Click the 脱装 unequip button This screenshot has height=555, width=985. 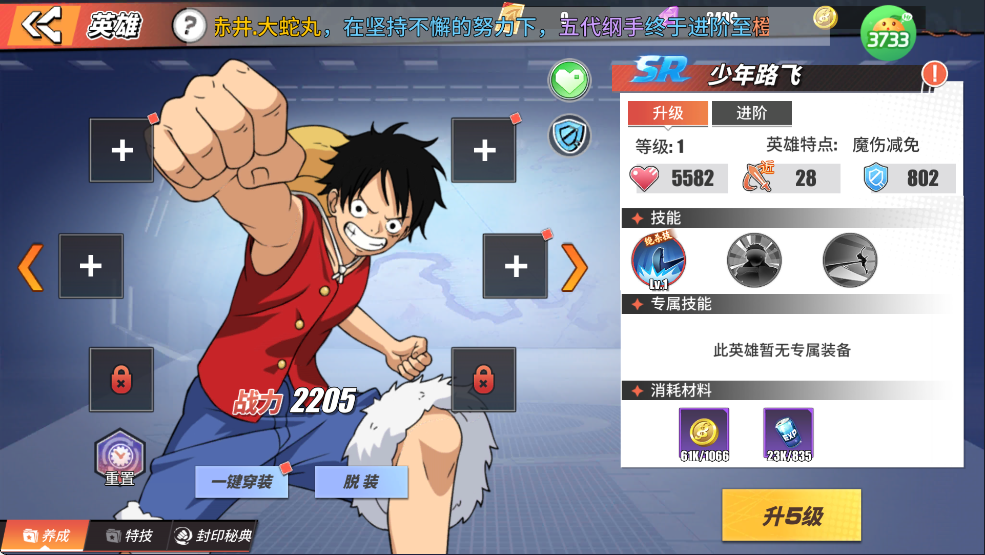[361, 482]
